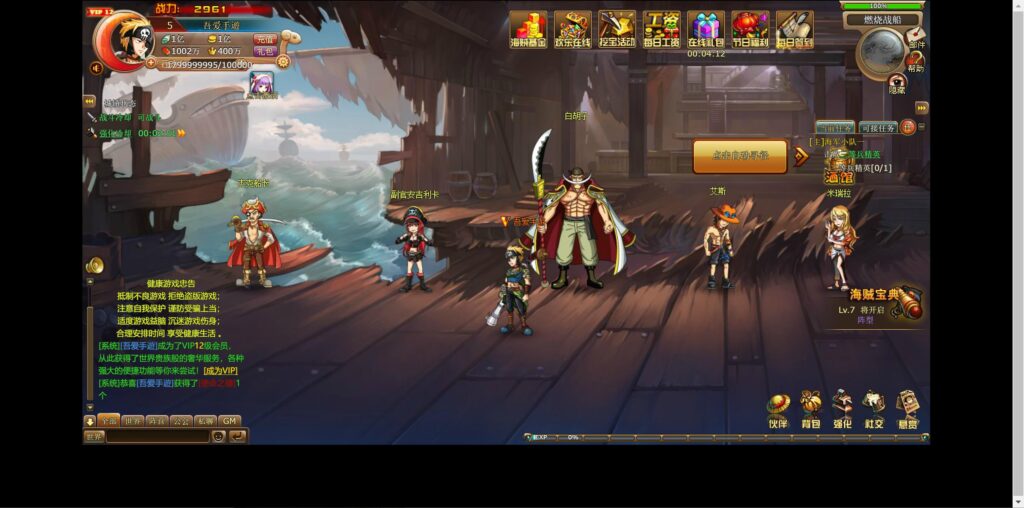
Task: Click the chat message input field
Action: (158, 436)
